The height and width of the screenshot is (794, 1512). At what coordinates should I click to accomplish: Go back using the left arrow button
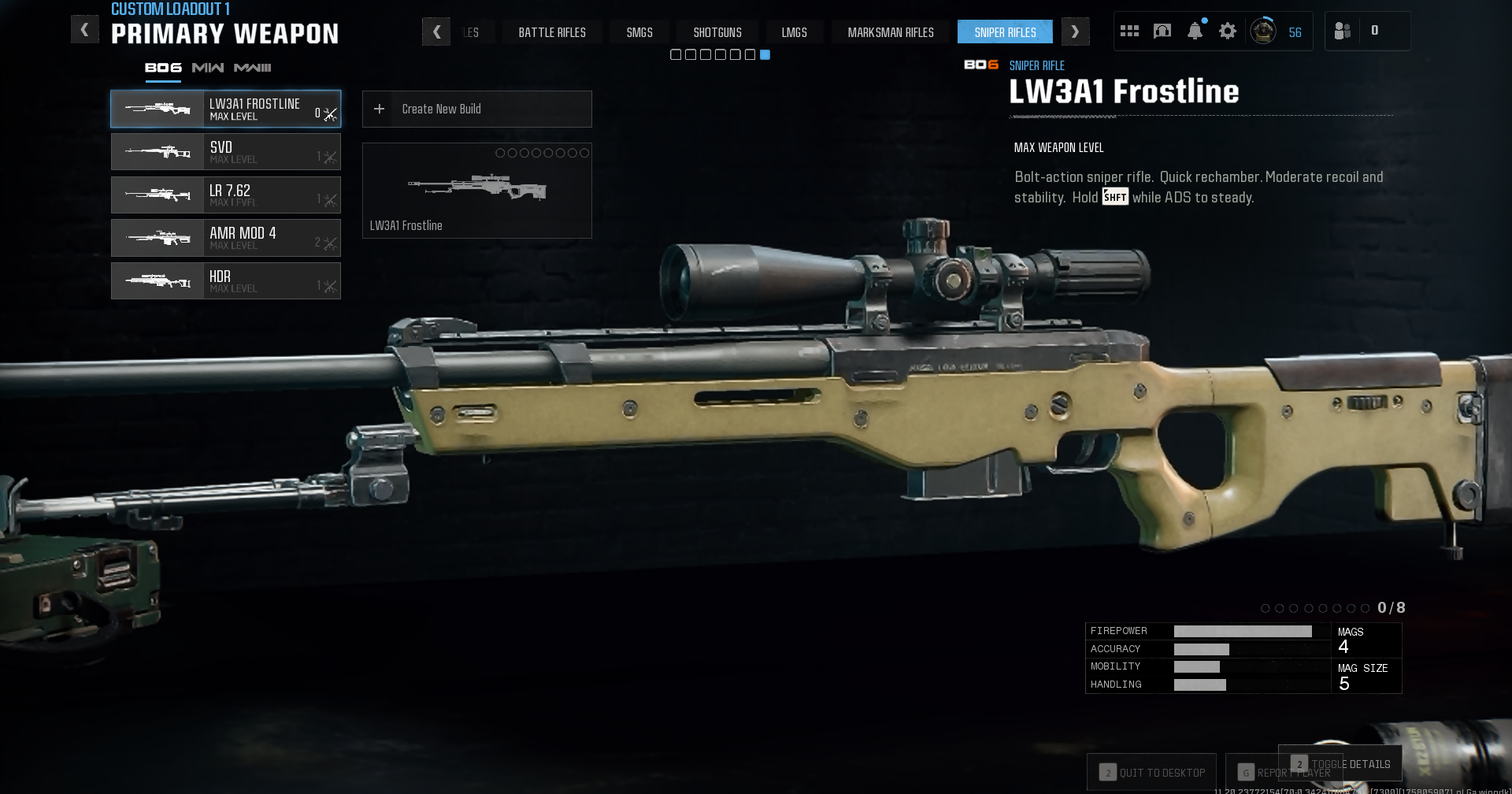tap(84, 30)
